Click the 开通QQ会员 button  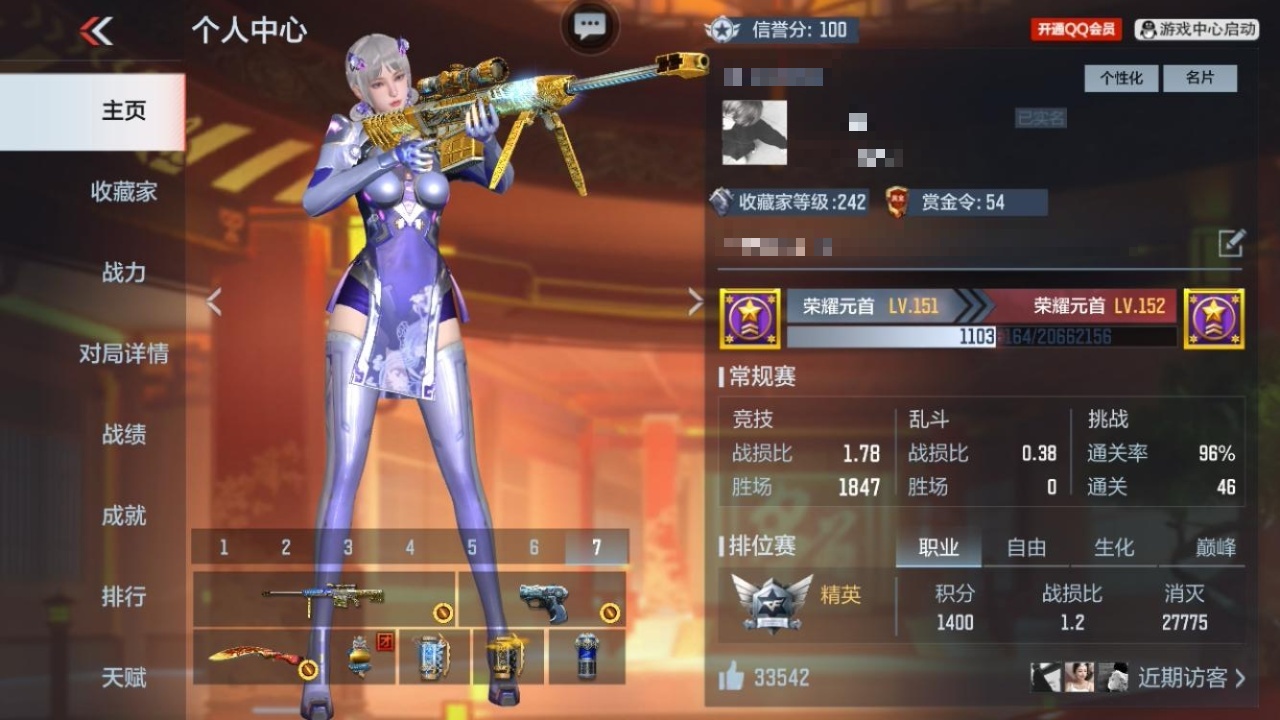[x=1075, y=30]
